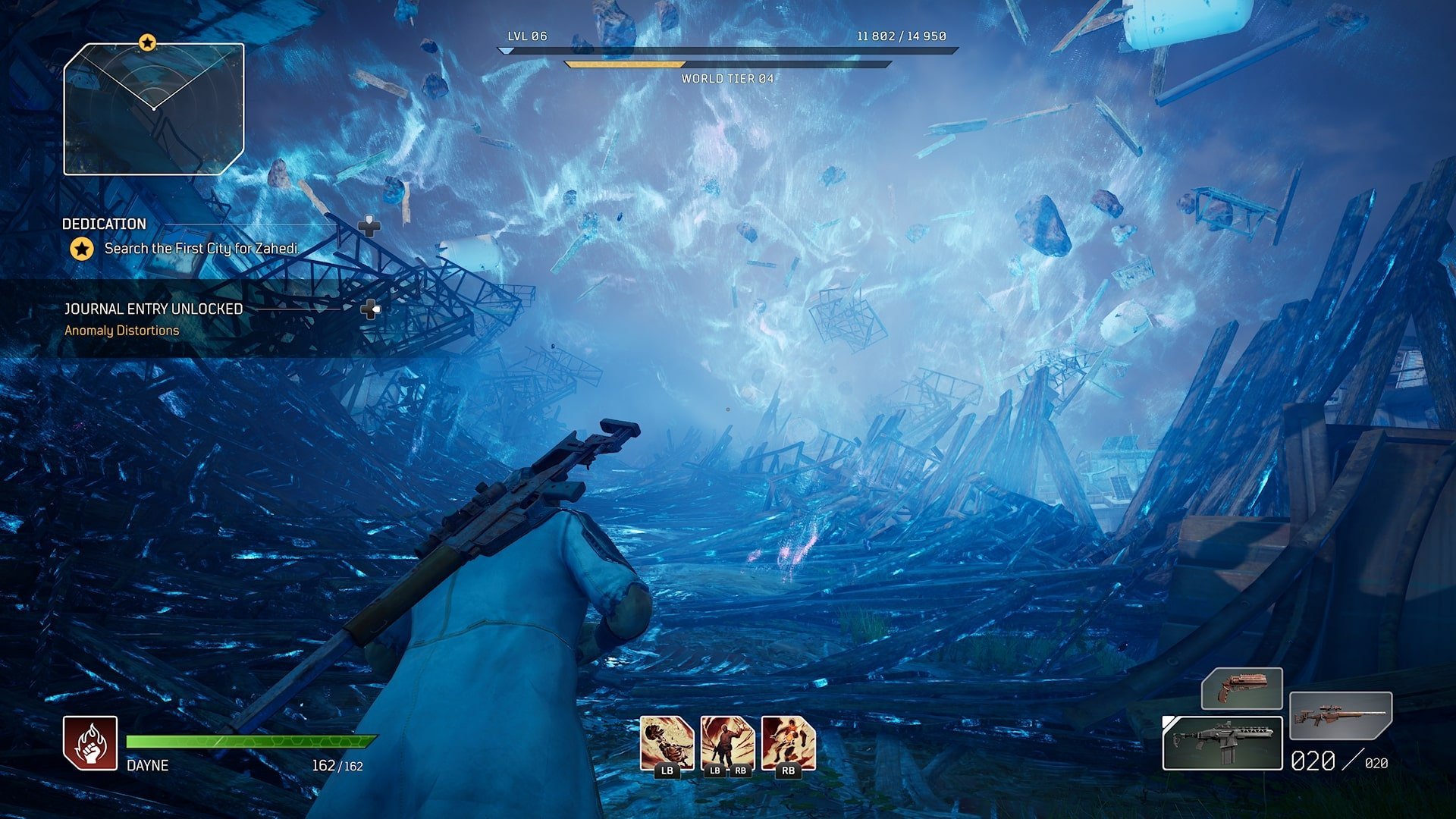Activate the disintegrating-figure skill icon

tap(667, 744)
